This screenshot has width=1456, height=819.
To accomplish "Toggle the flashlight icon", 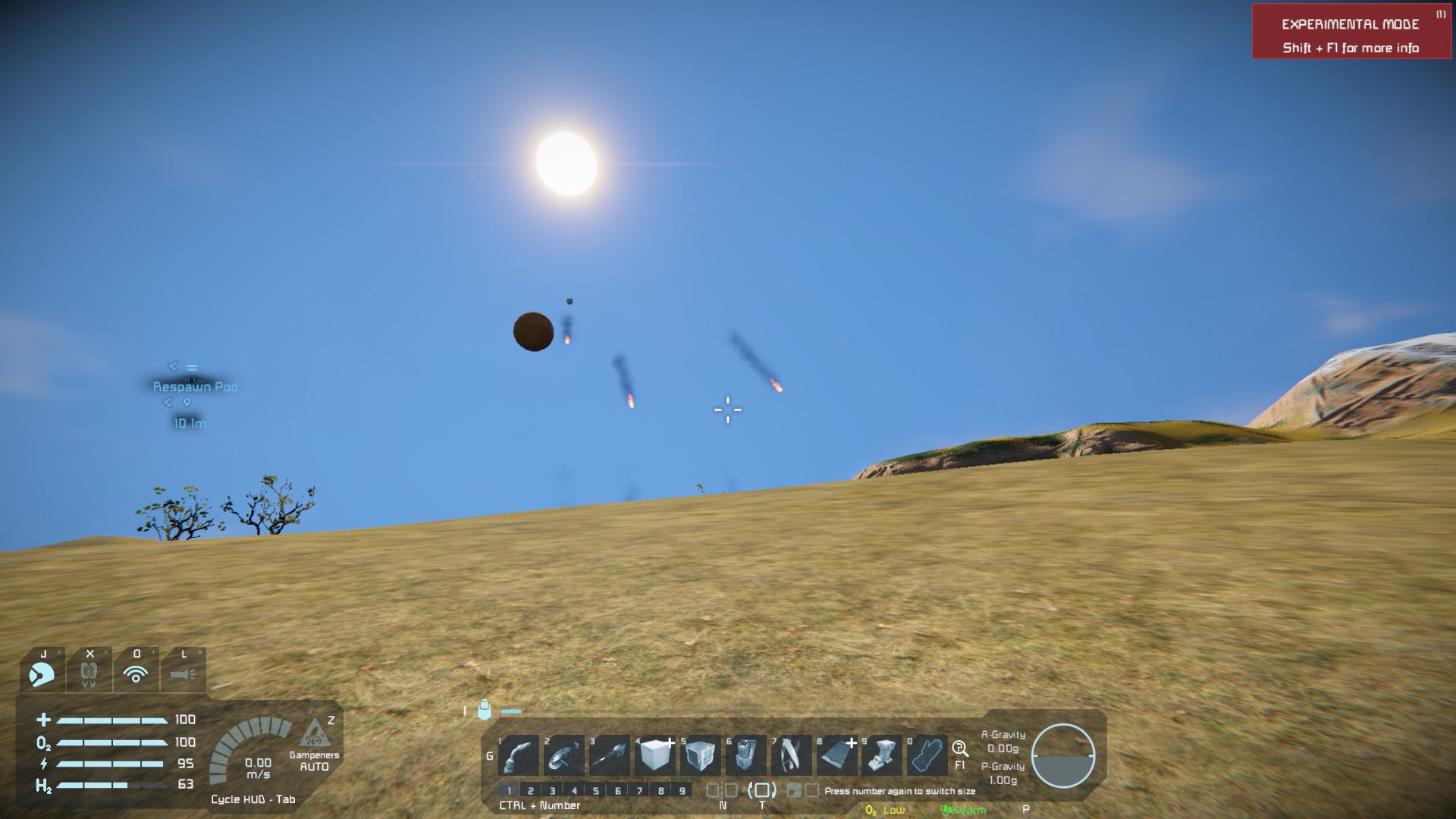I will click(183, 672).
